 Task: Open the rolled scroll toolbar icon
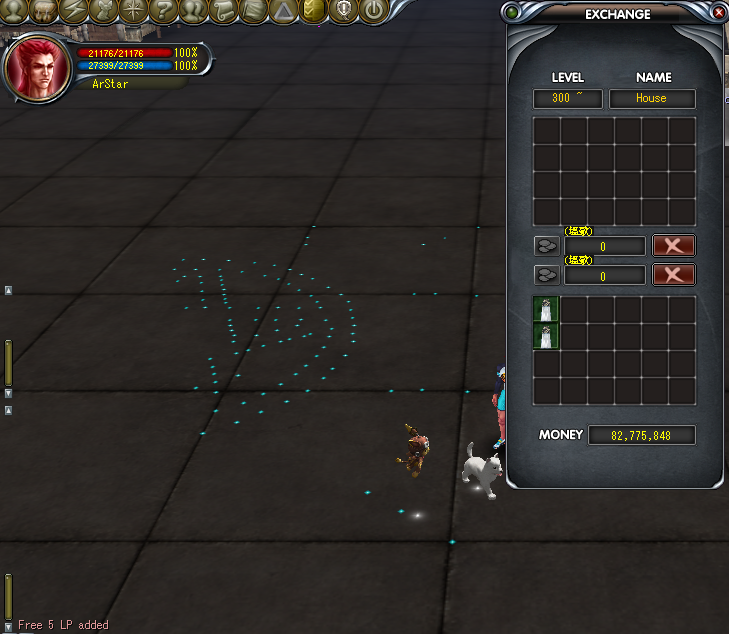pos(224,11)
